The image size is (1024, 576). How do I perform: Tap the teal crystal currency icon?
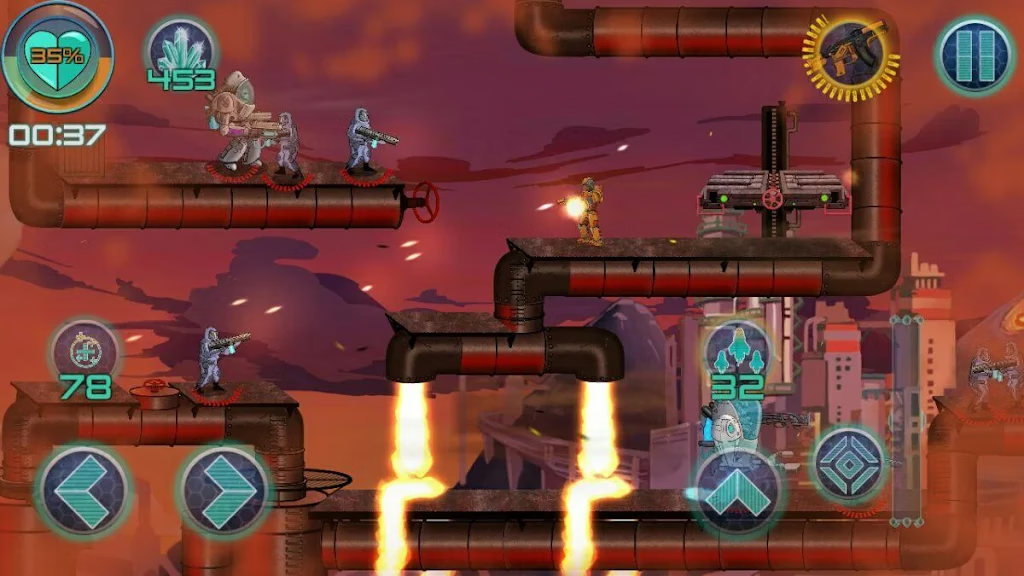182,50
